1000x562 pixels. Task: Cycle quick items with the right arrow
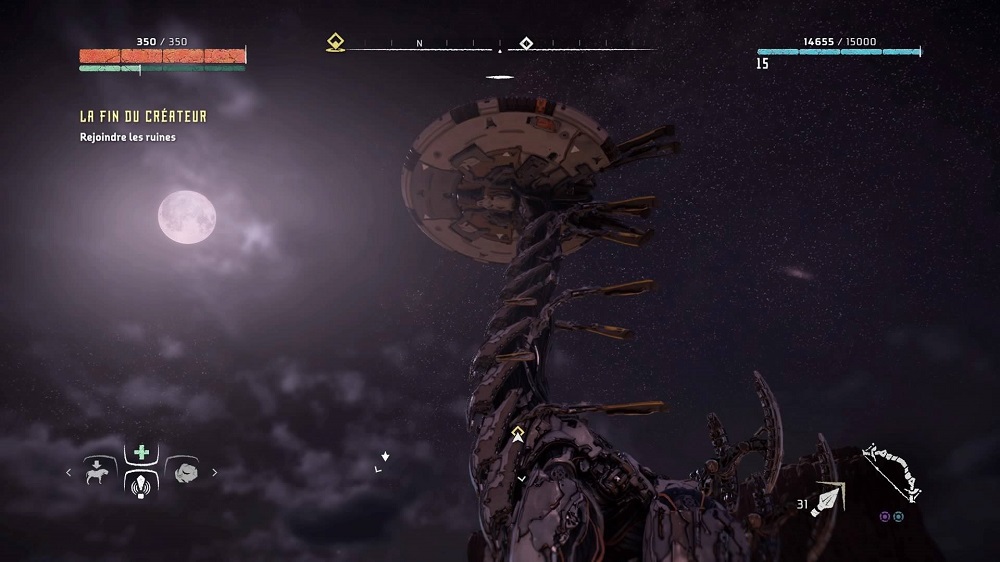[214, 471]
